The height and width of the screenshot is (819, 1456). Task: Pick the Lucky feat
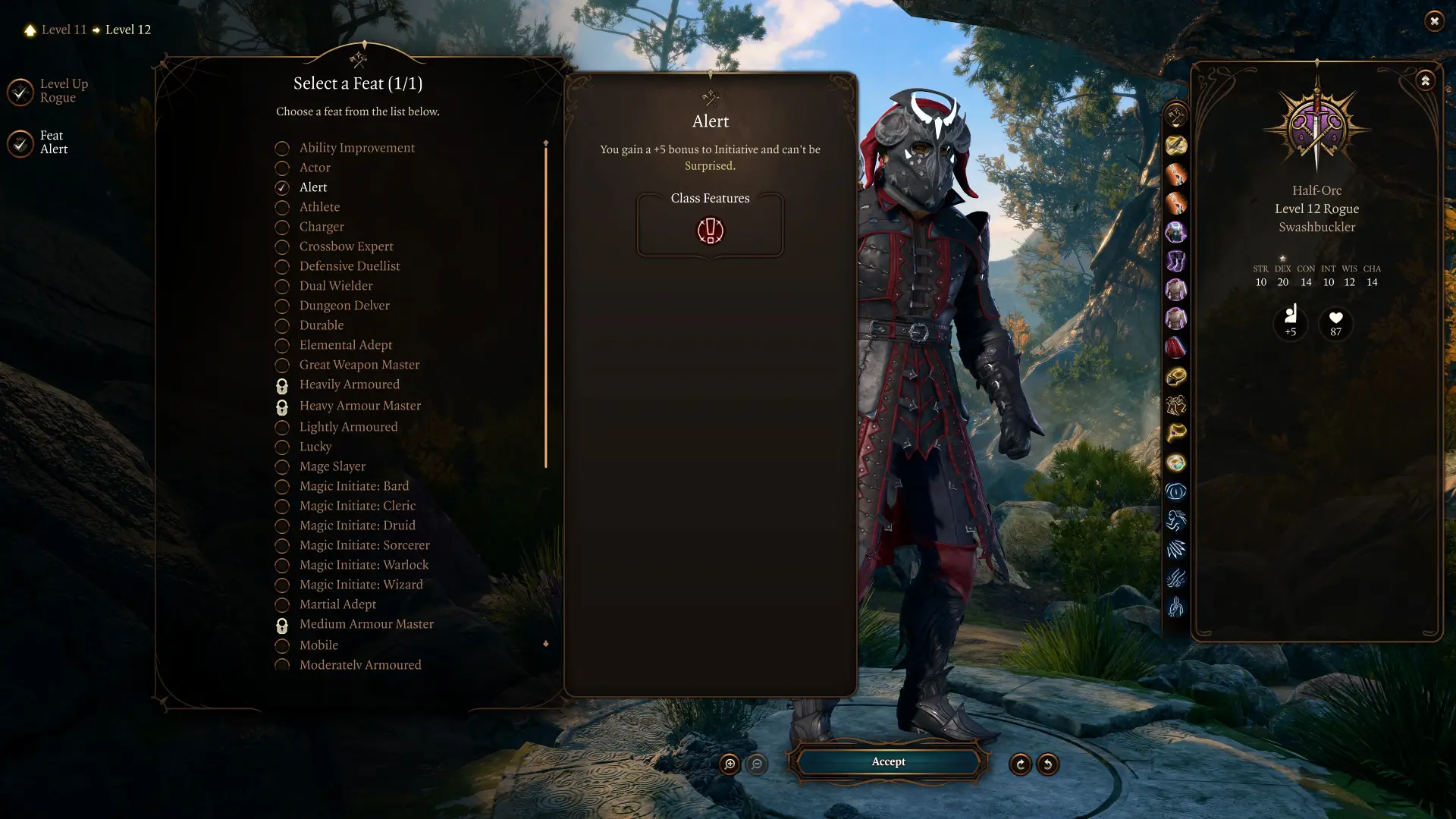[315, 447]
